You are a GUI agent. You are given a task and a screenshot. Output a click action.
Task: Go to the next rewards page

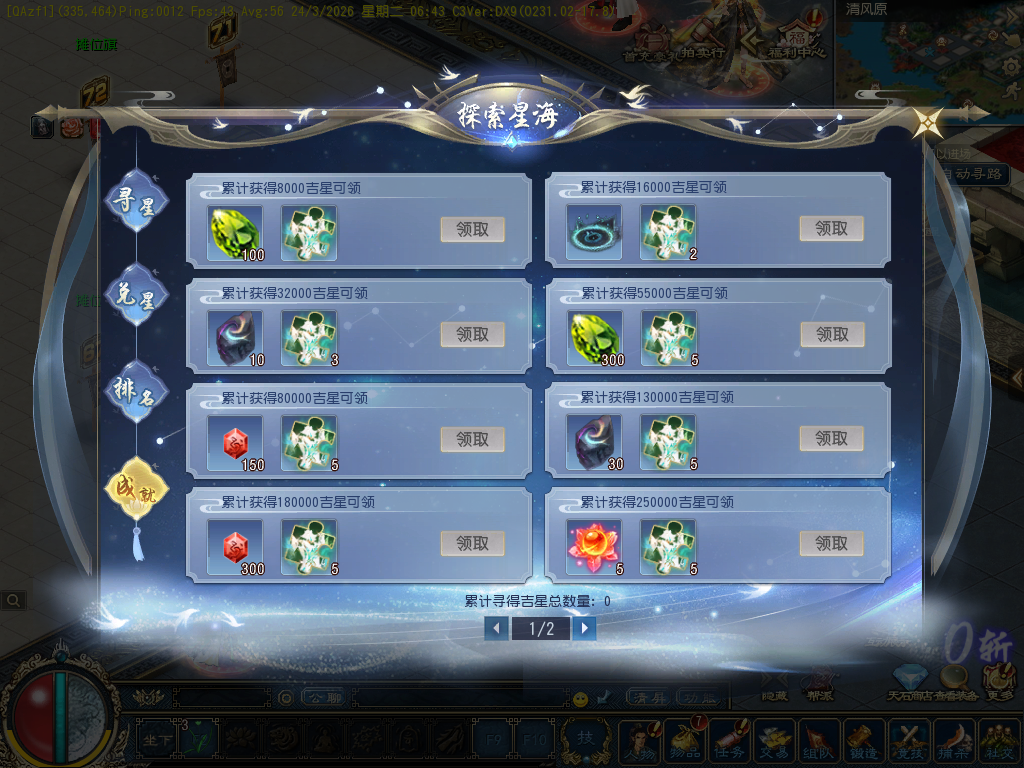coord(585,628)
